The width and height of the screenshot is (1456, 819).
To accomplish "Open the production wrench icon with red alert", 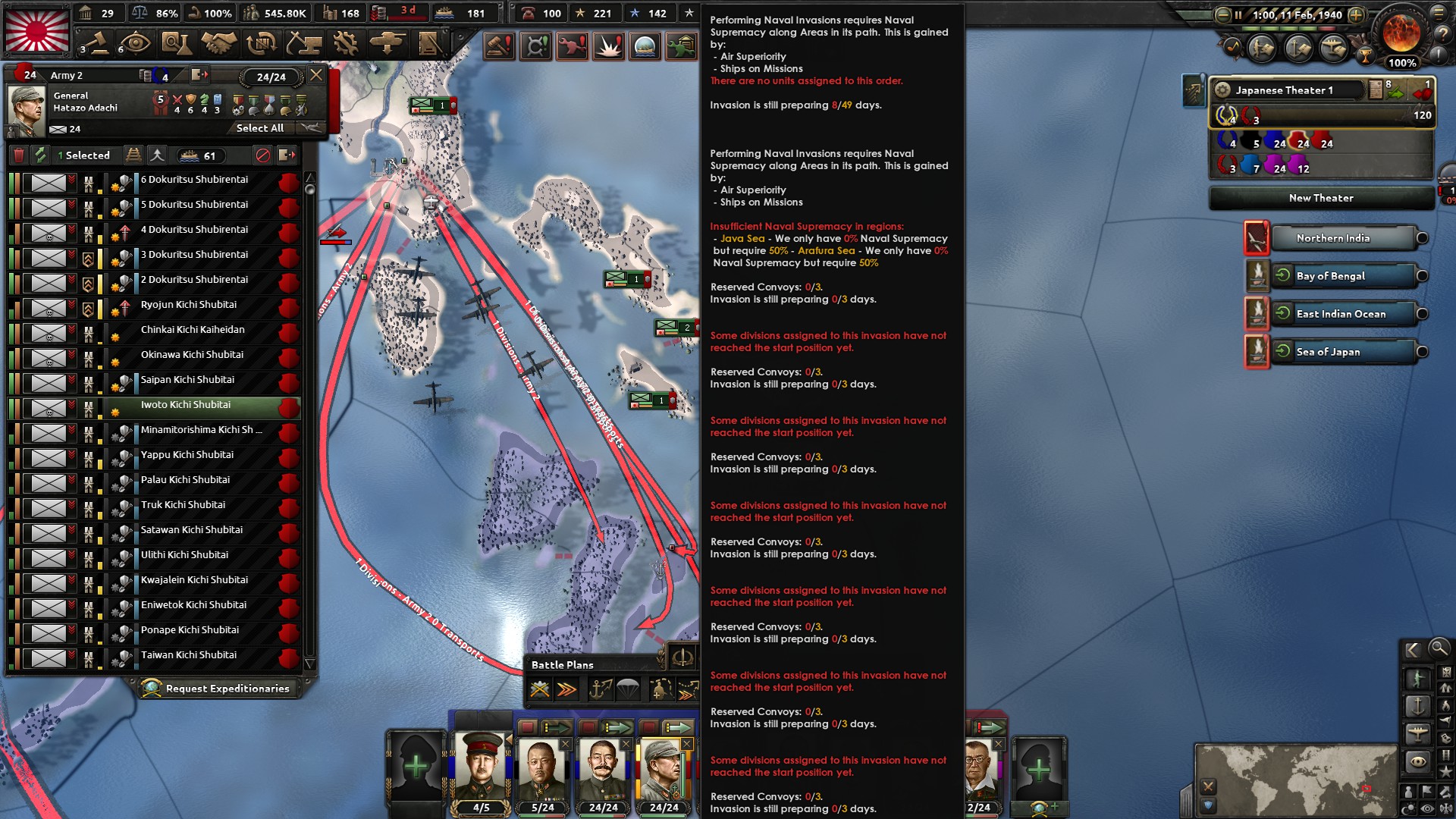I will [x=573, y=46].
